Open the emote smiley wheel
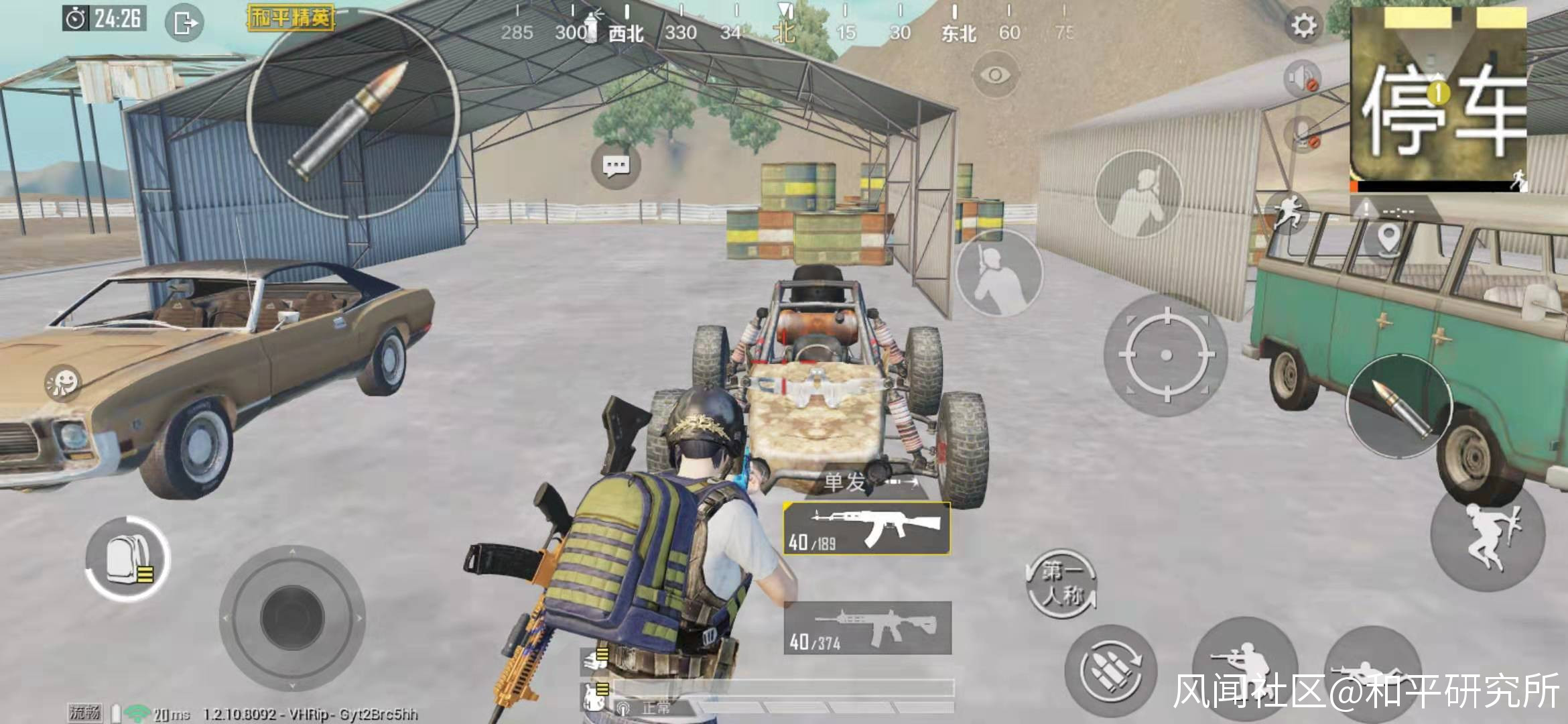 (63, 383)
